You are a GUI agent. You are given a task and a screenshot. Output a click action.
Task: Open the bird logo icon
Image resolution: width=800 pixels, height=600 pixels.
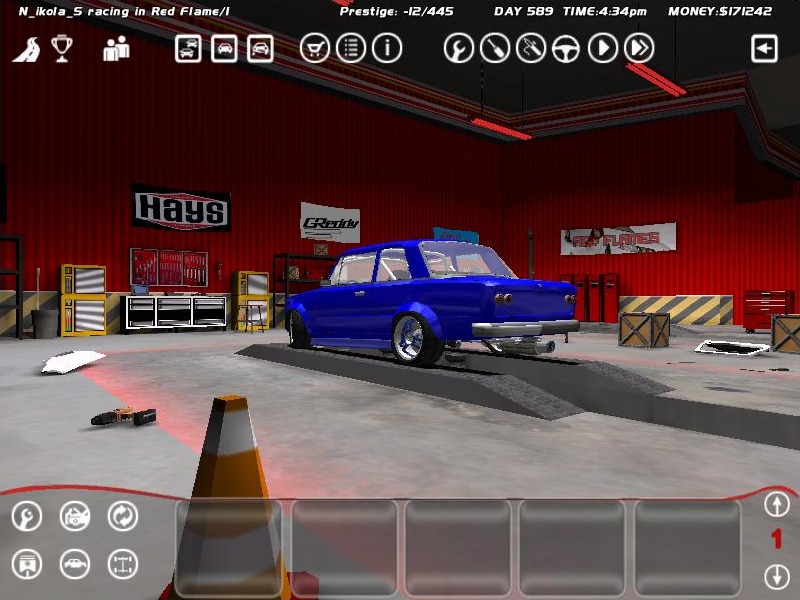(x=26, y=48)
